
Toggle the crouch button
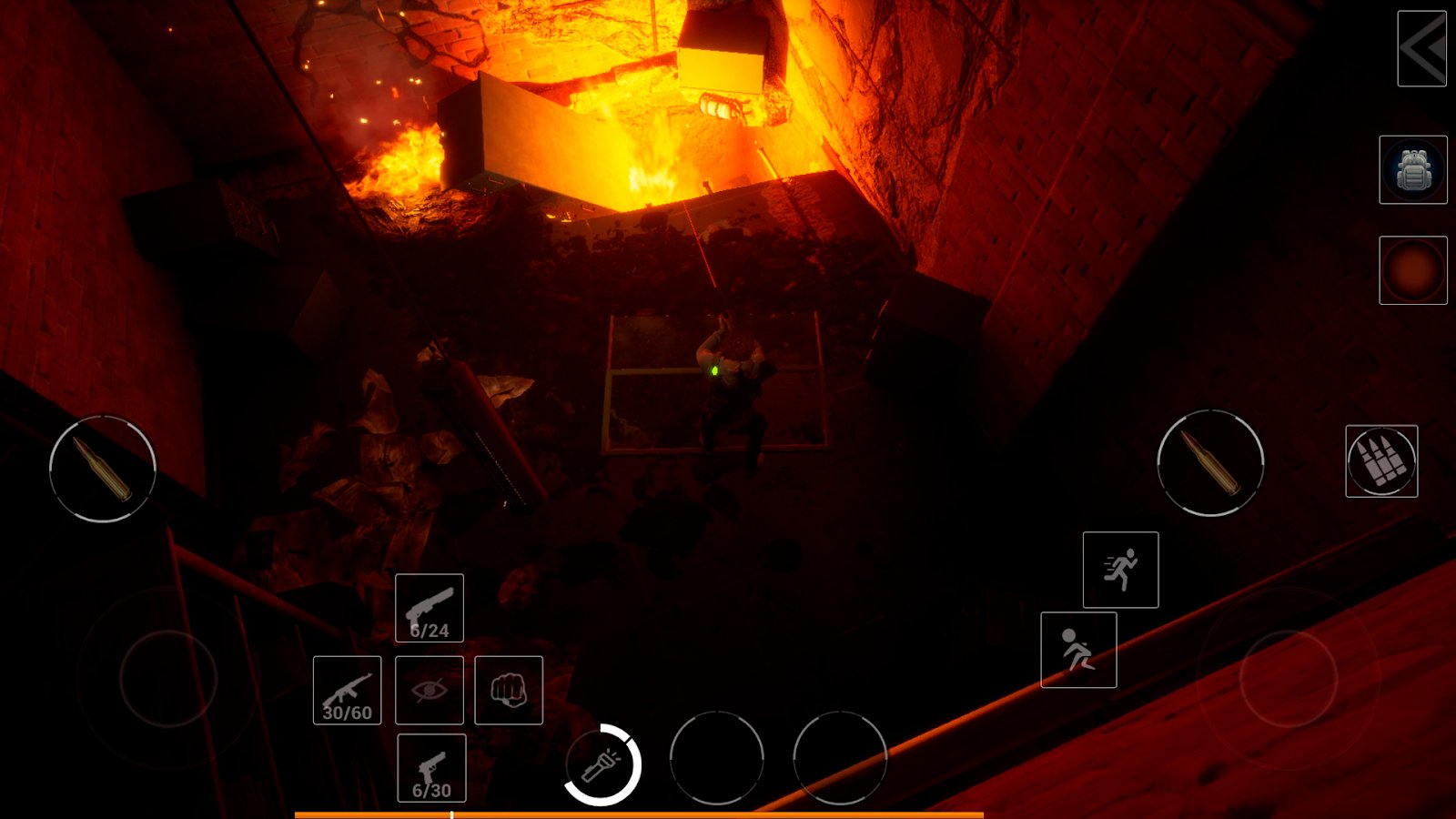(1078, 650)
